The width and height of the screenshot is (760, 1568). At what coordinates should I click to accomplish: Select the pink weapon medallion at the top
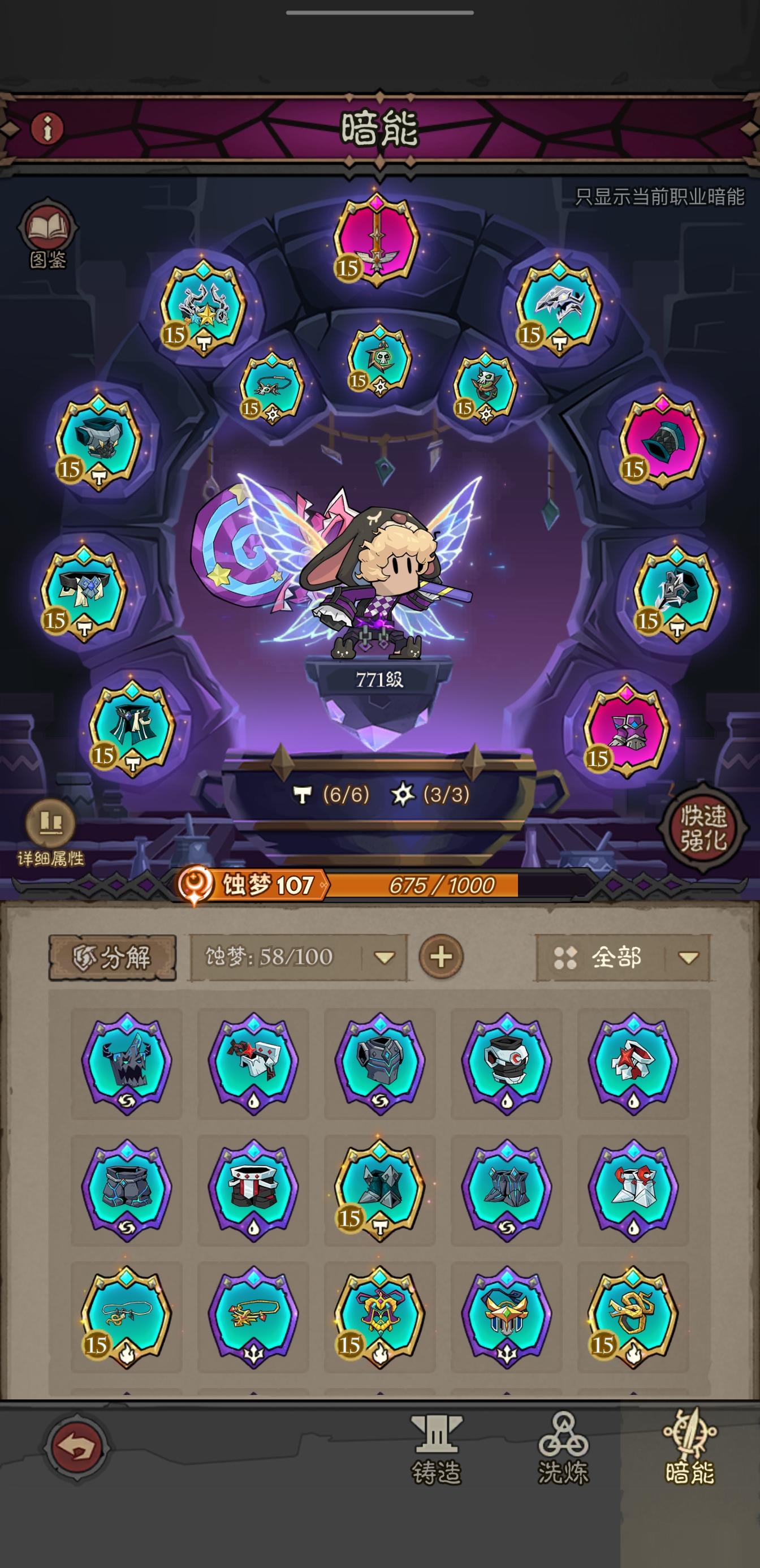(377, 238)
